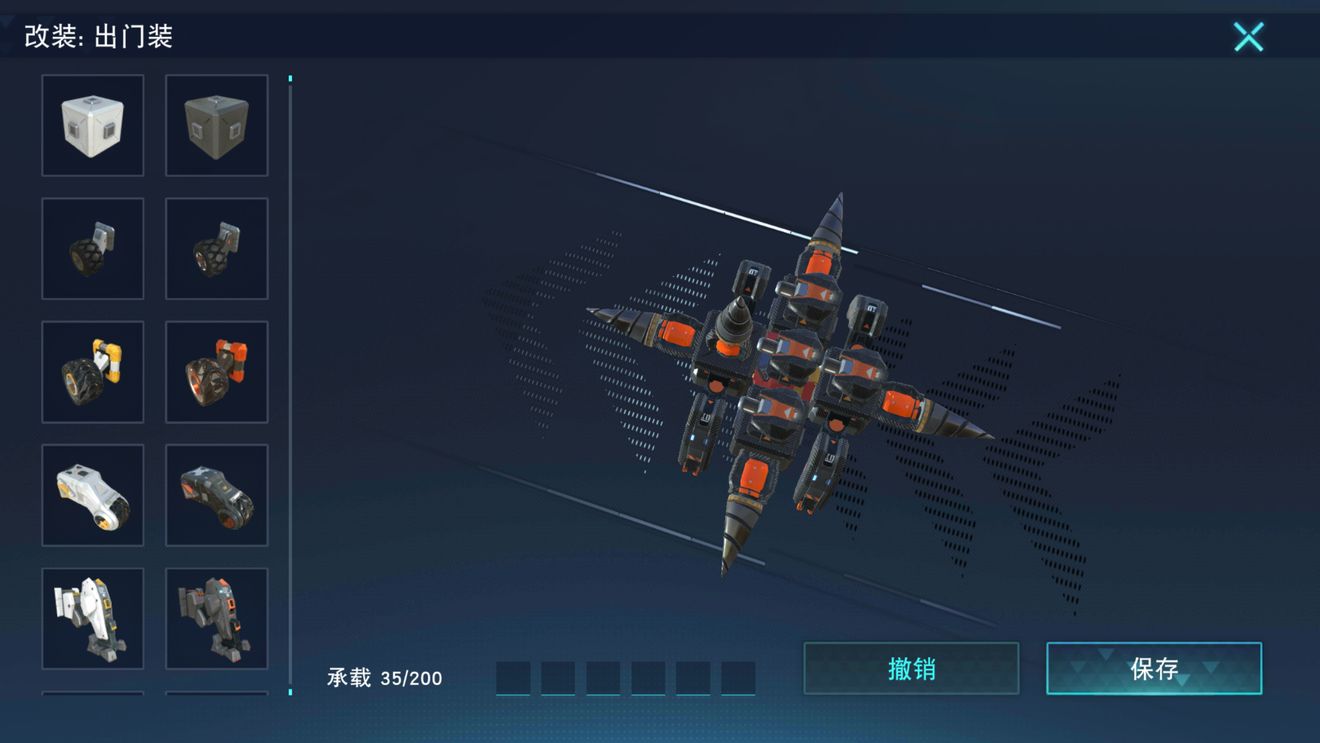Screen dimensions: 1320x743
Task: Select the dark vehicle cockpit part
Action: click(217, 495)
